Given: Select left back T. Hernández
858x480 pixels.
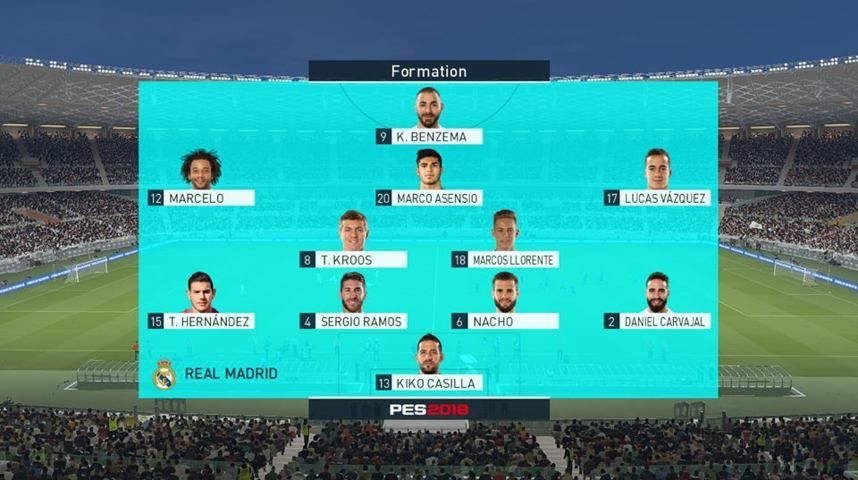Looking at the screenshot, I should (x=201, y=321).
